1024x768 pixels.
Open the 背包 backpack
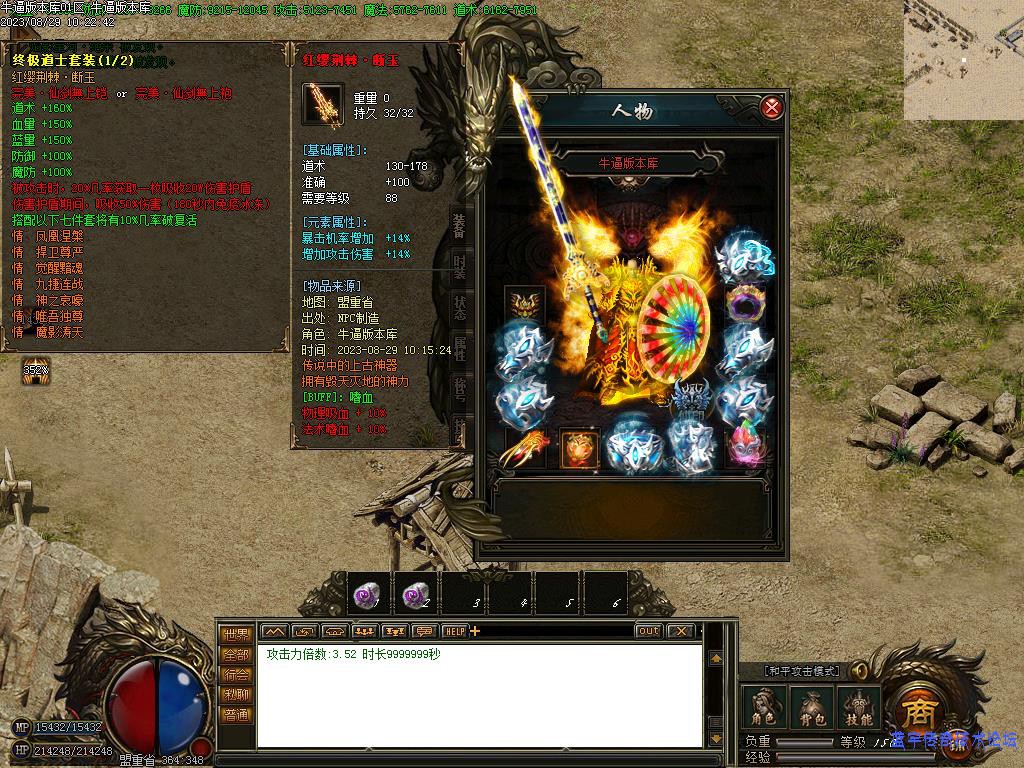tap(810, 707)
